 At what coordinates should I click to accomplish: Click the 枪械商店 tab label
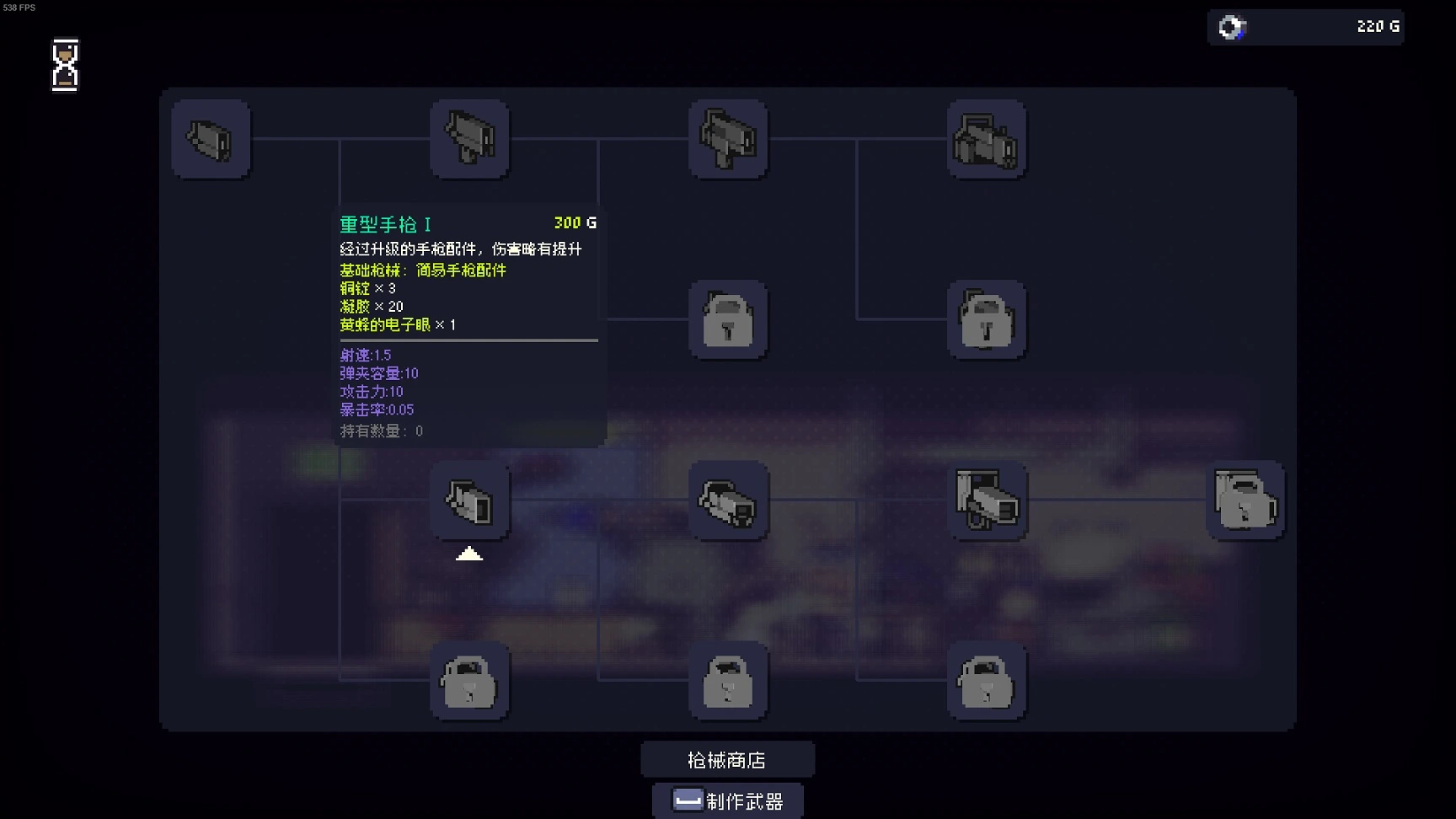pyautogui.click(x=728, y=758)
